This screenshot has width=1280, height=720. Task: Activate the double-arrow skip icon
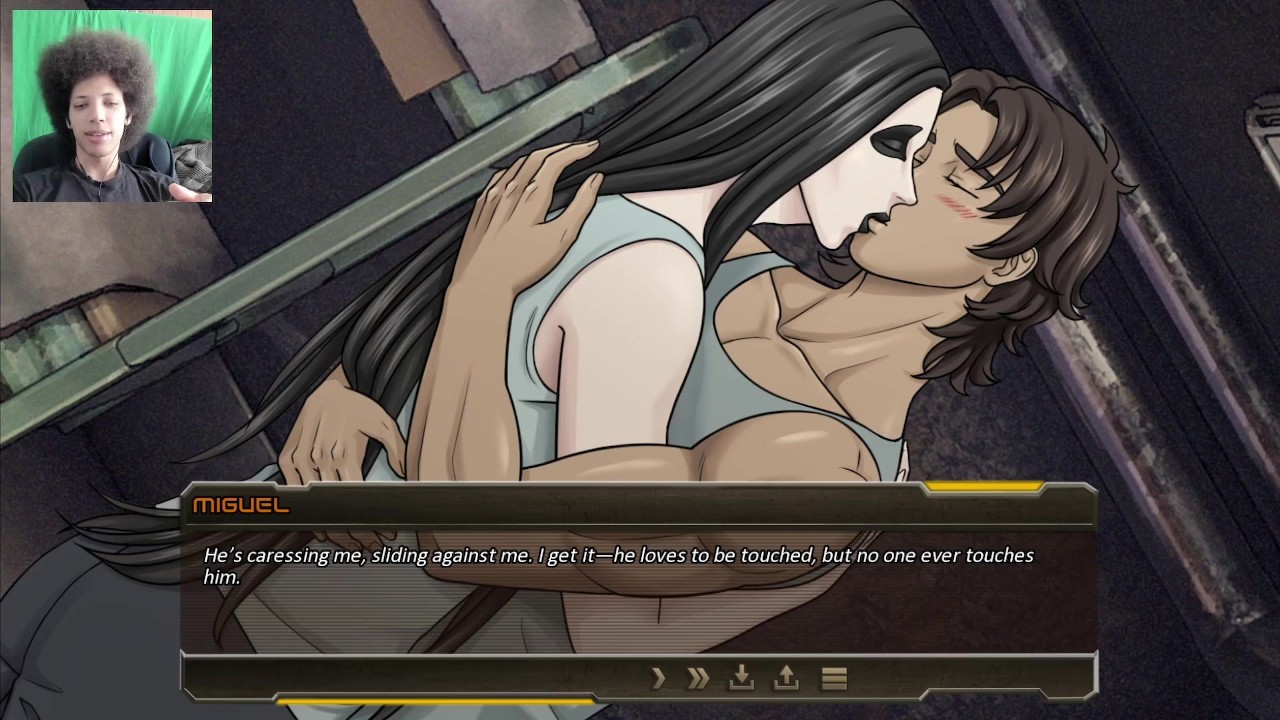(698, 679)
